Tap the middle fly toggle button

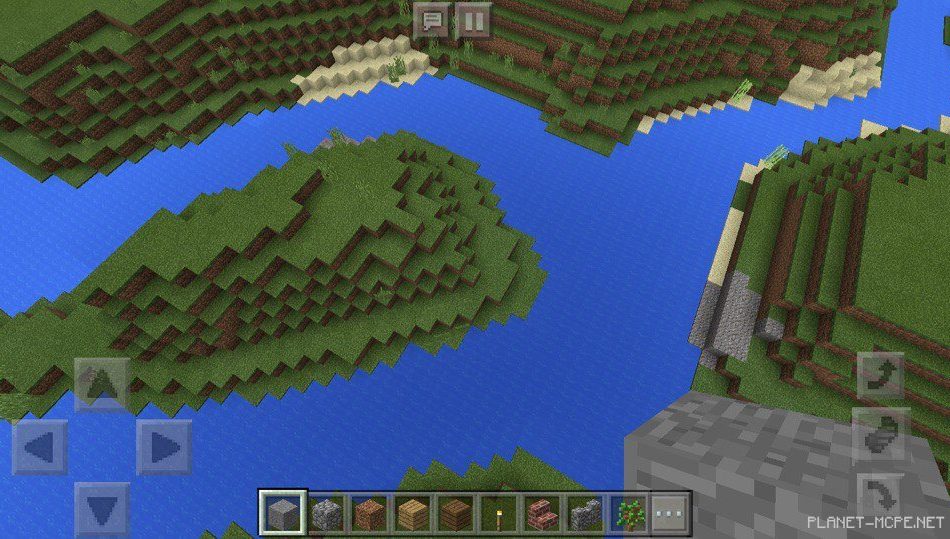[881, 434]
